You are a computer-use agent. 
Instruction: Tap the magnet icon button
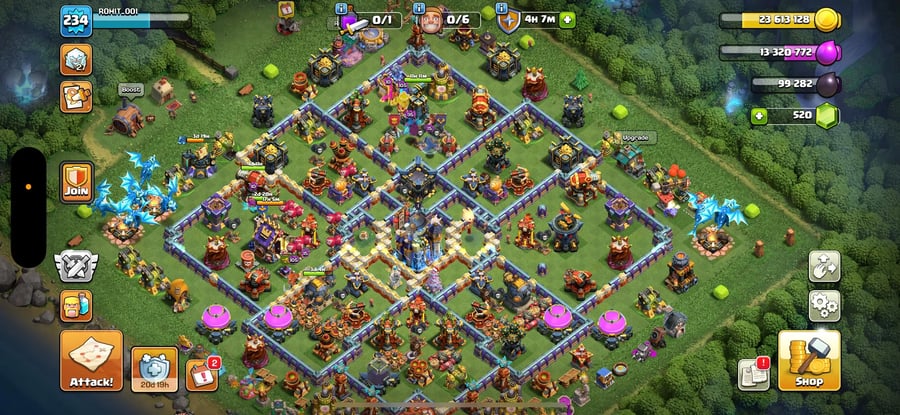pyautogui.click(x=825, y=266)
